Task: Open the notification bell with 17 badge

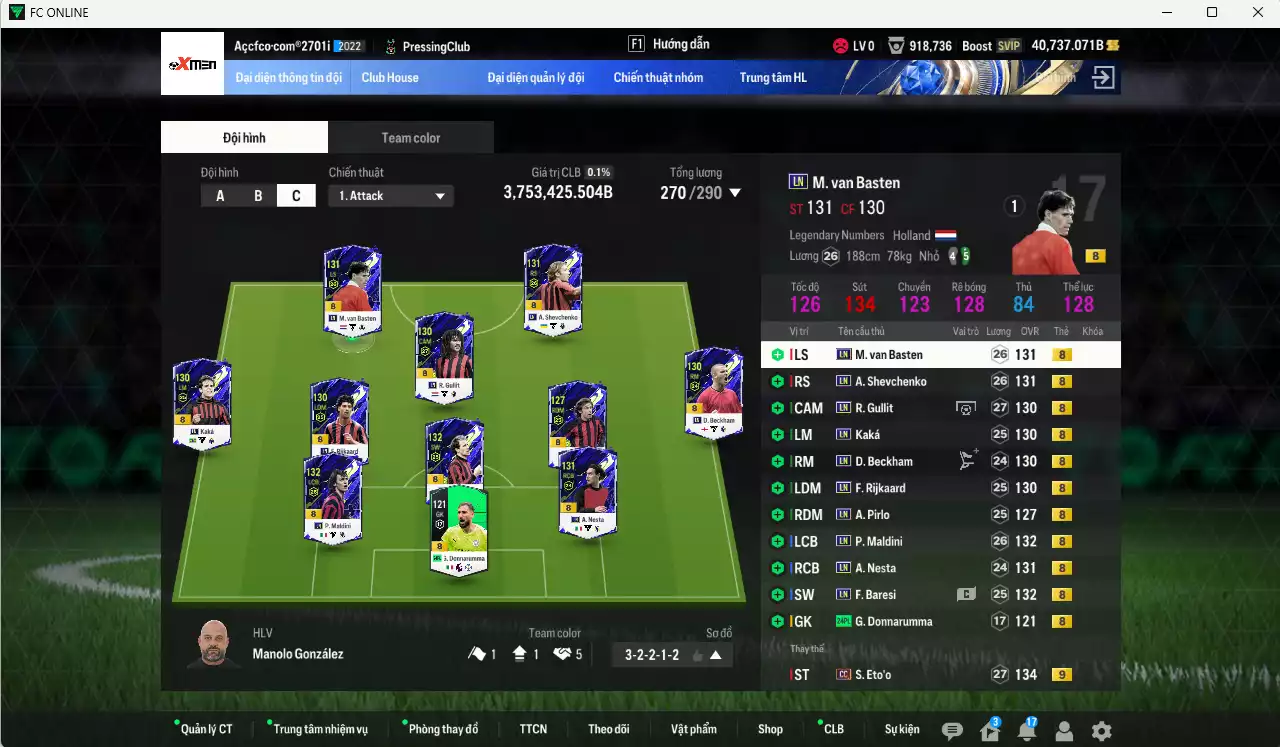Action: click(x=1028, y=728)
